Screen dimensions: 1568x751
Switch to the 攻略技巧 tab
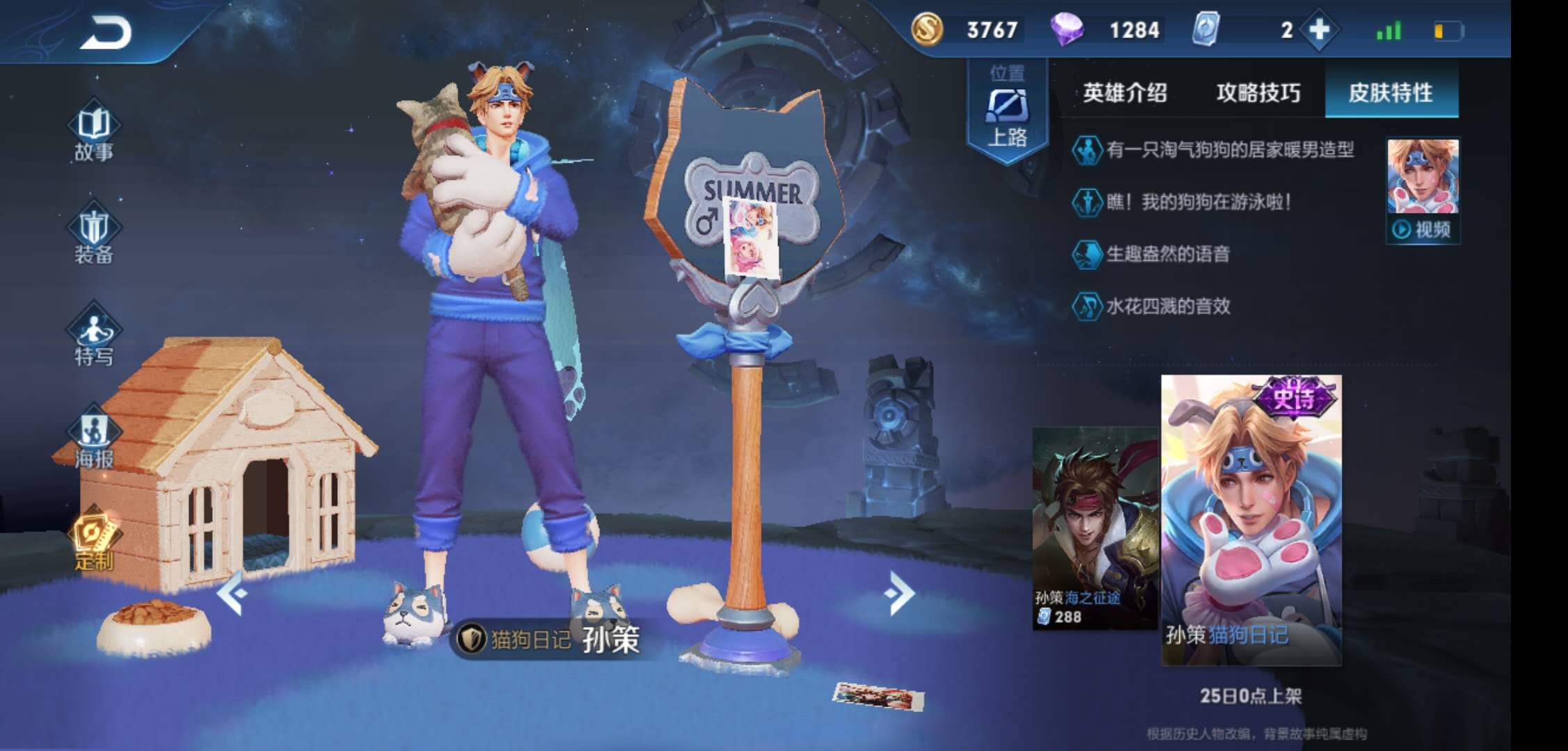click(1258, 92)
